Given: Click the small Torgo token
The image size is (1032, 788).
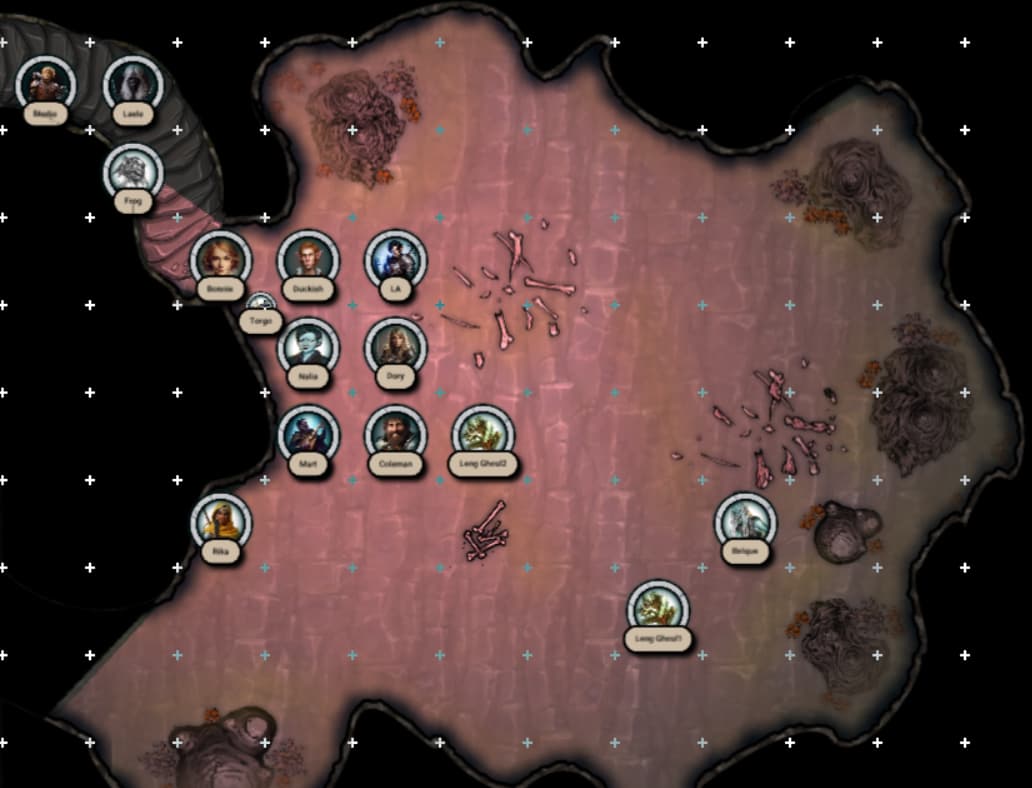Looking at the screenshot, I should pos(260,305).
